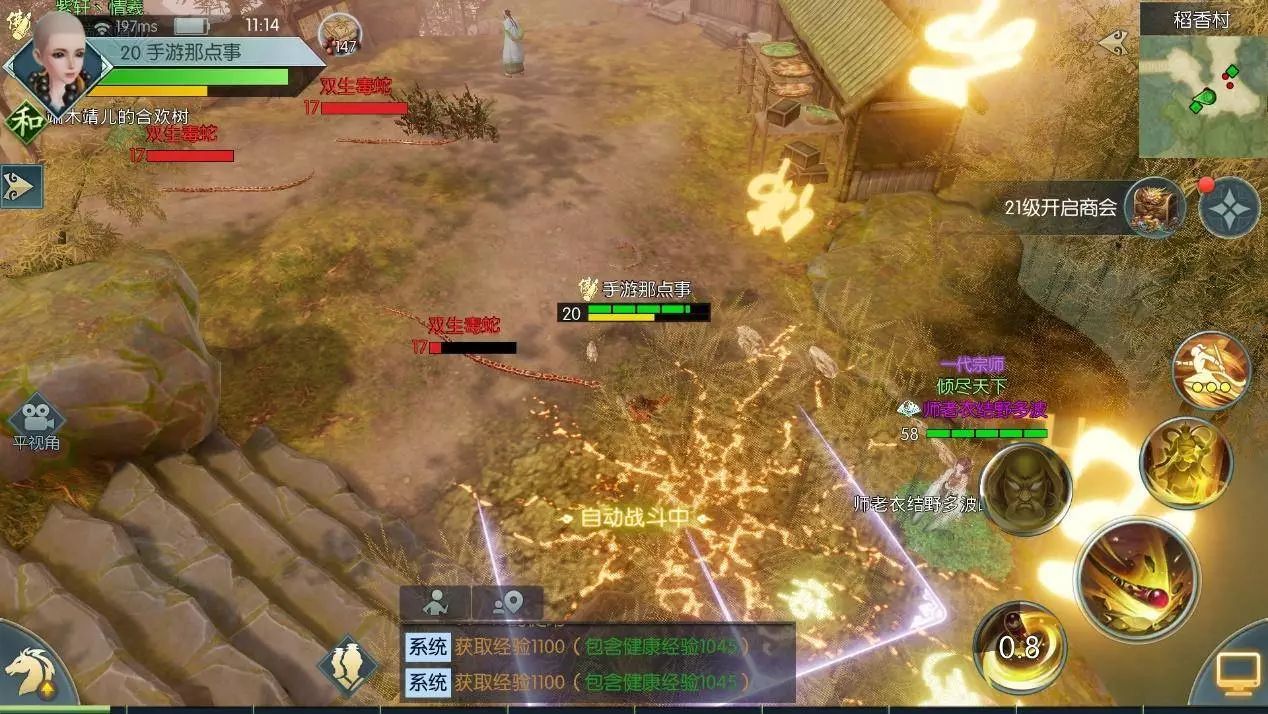Activate the golden warrior statue skill
1268x714 pixels.
(1186, 462)
